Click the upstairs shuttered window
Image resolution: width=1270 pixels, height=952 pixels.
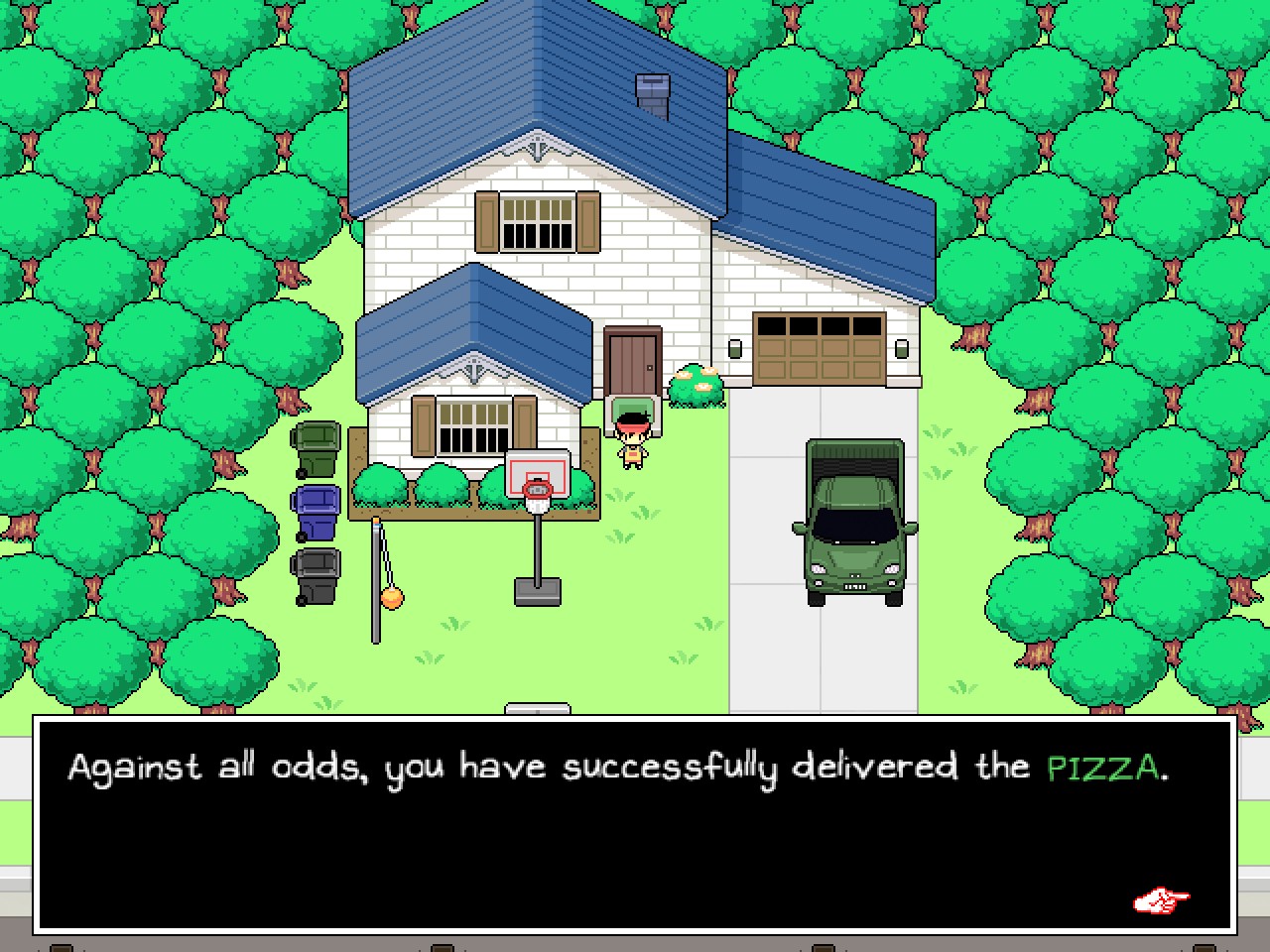537,223
